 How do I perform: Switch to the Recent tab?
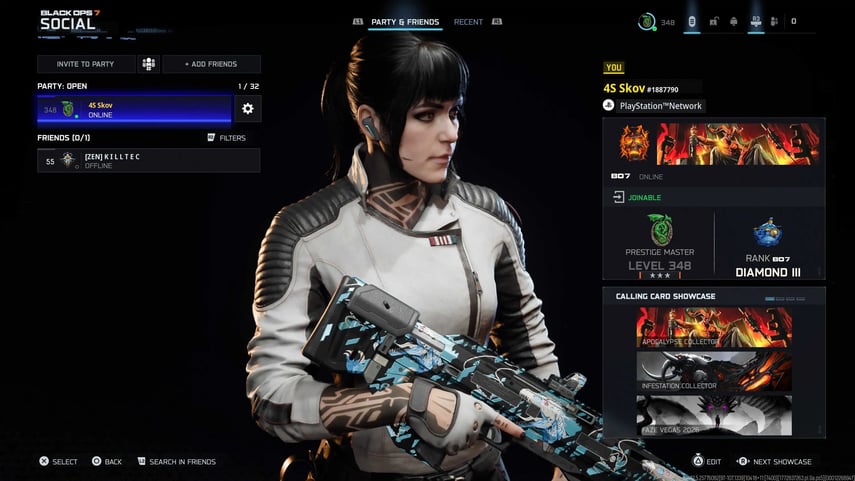click(x=468, y=21)
